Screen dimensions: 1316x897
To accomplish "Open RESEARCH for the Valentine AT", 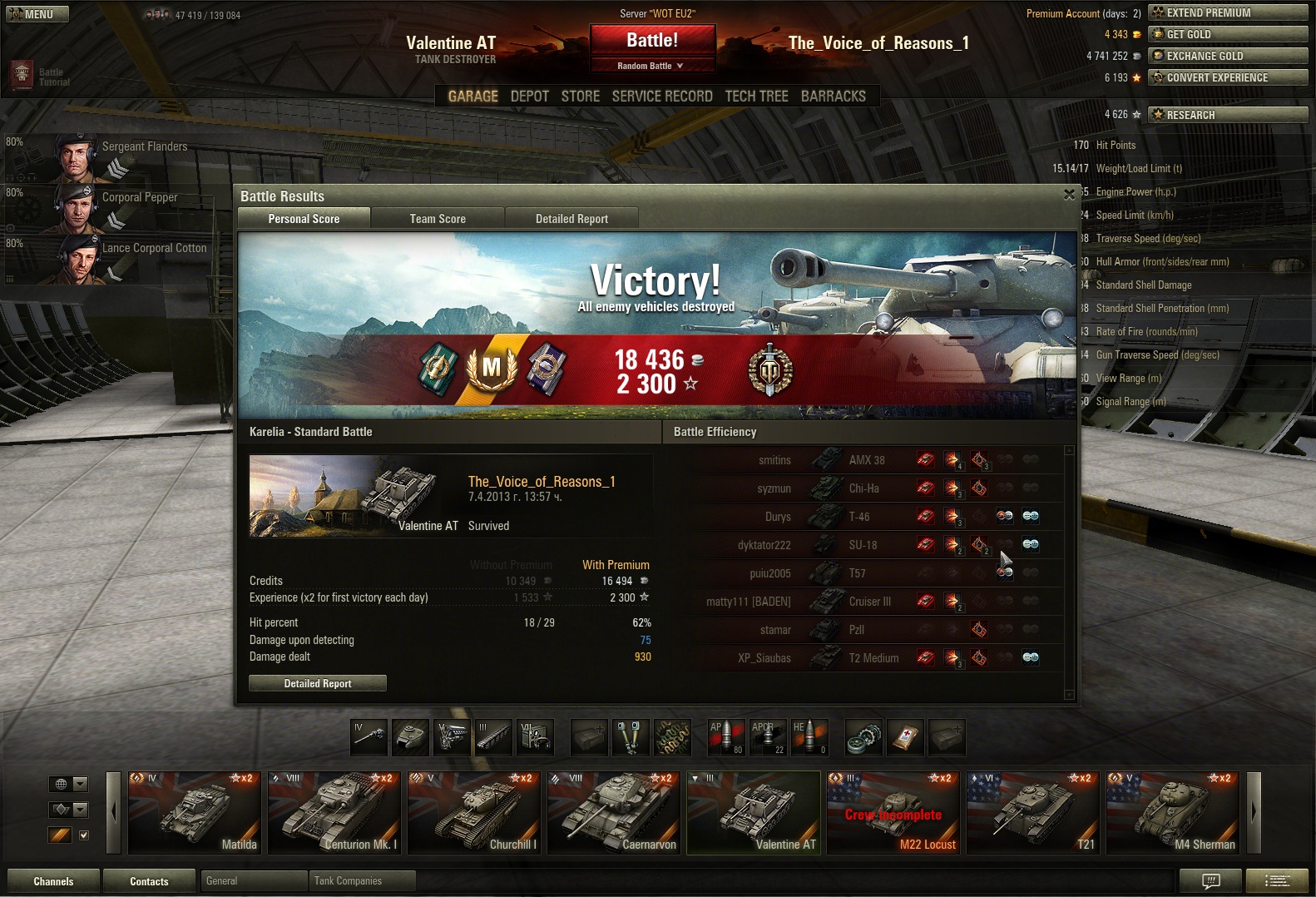I will point(1227,115).
